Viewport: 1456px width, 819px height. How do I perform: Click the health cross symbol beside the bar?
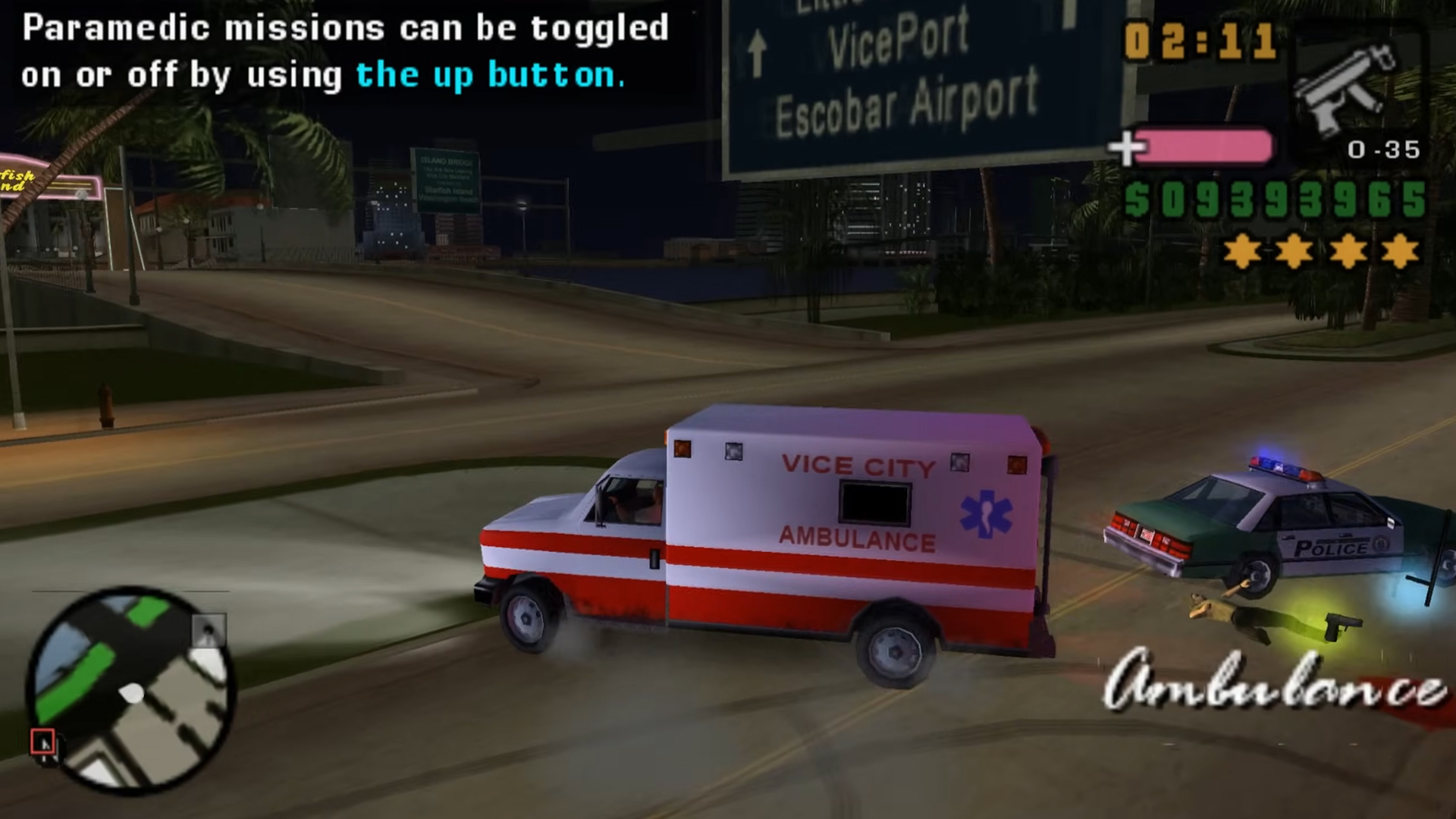(x=1129, y=148)
